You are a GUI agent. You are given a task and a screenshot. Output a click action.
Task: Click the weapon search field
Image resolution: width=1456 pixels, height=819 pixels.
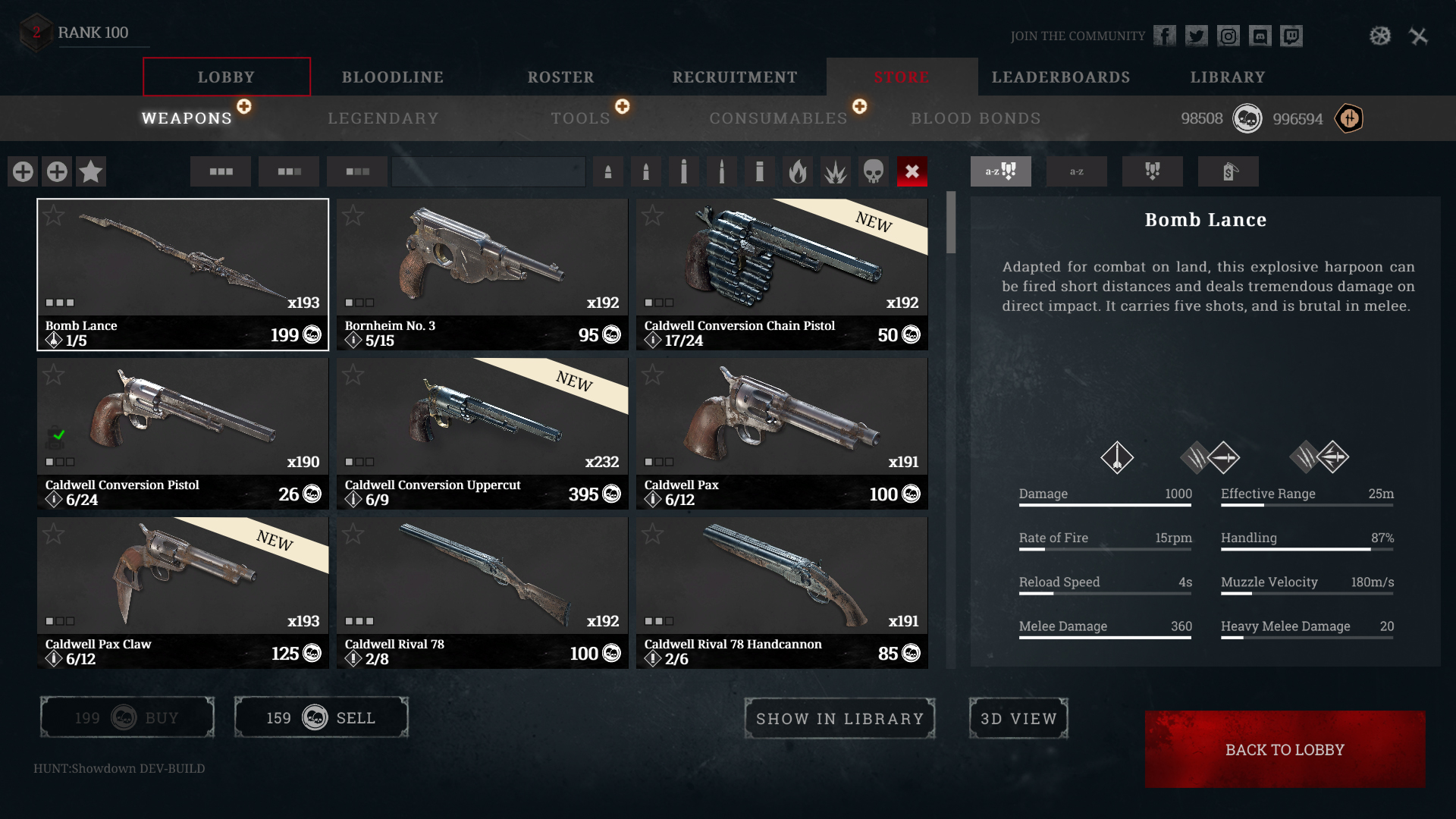click(x=488, y=171)
